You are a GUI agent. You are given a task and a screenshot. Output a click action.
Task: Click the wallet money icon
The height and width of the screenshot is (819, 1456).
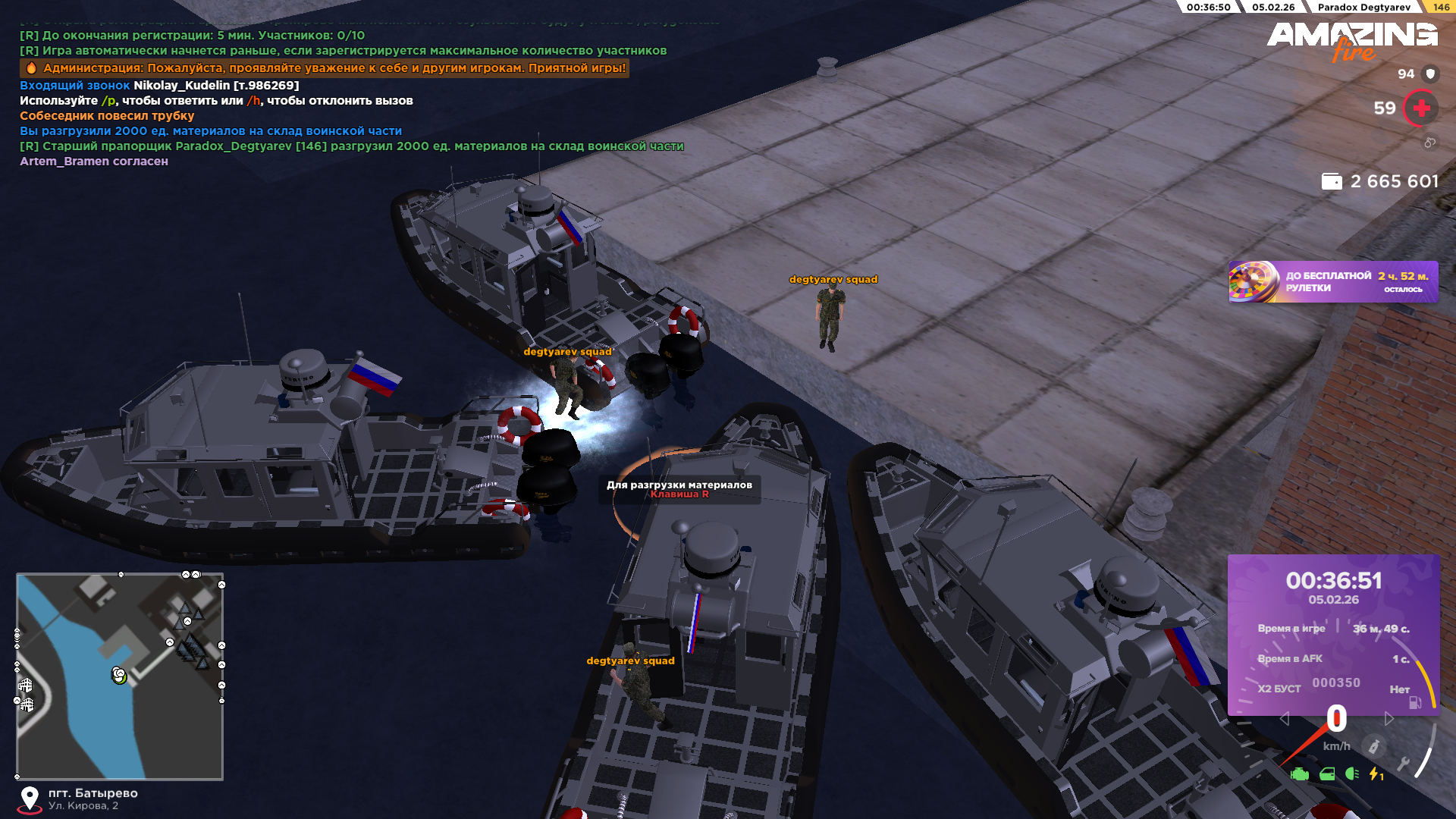tap(1332, 182)
